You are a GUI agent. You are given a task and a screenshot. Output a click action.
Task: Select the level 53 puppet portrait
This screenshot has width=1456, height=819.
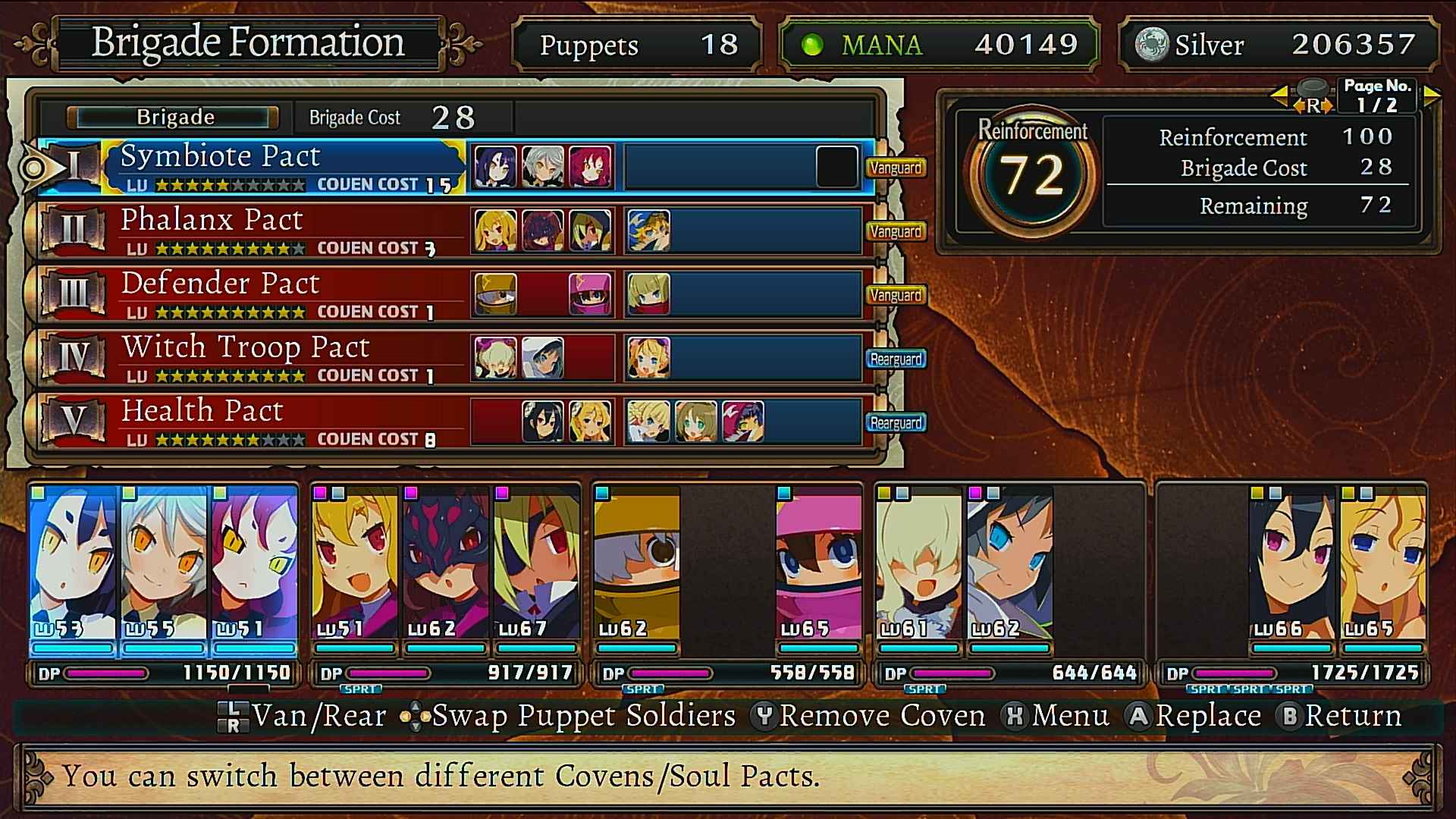coord(73,565)
